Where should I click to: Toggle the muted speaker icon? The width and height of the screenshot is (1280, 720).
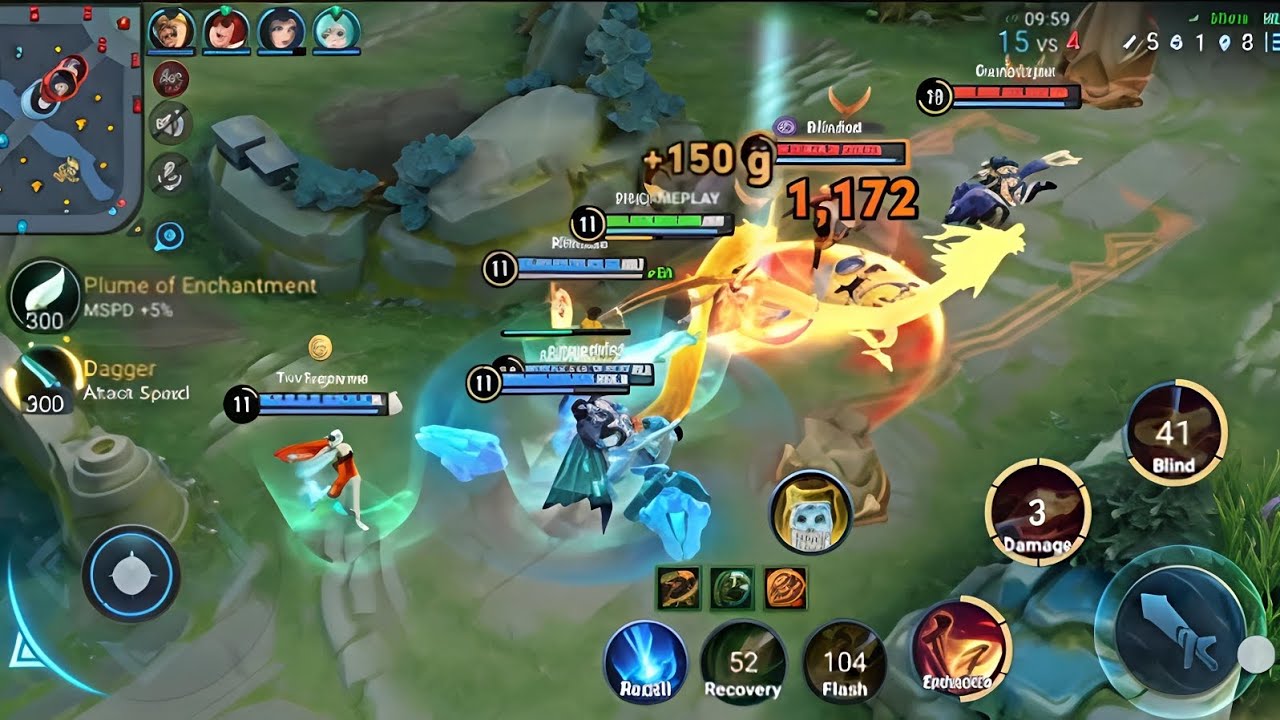[x=169, y=124]
